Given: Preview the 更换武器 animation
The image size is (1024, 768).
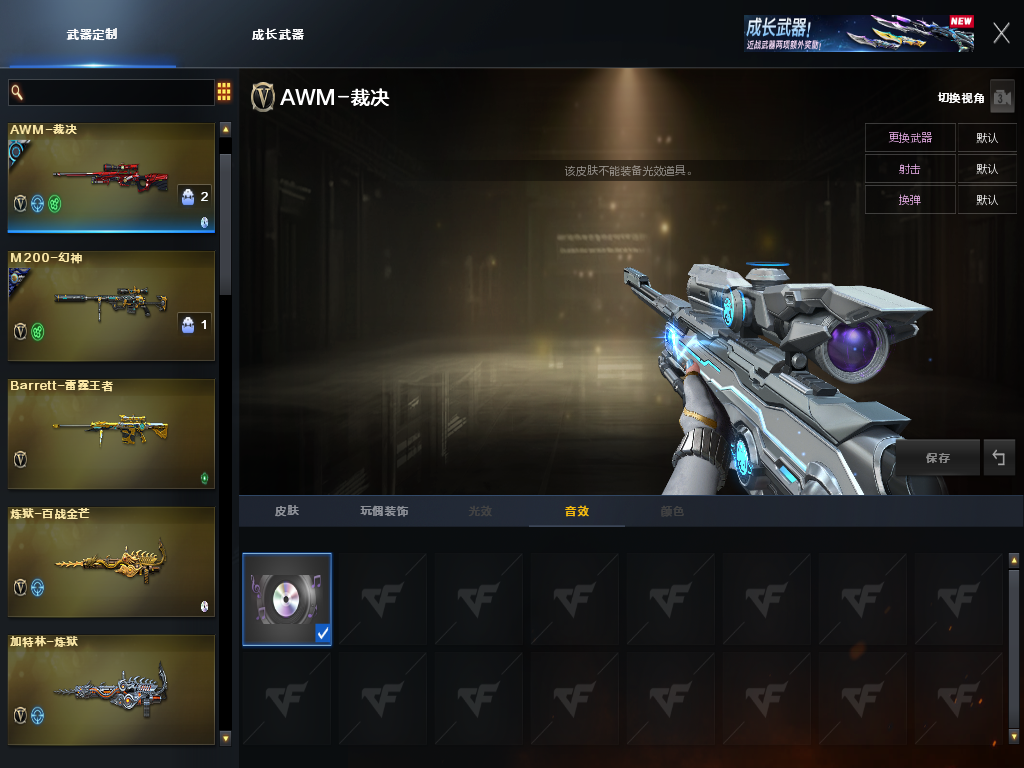Looking at the screenshot, I should [x=910, y=137].
